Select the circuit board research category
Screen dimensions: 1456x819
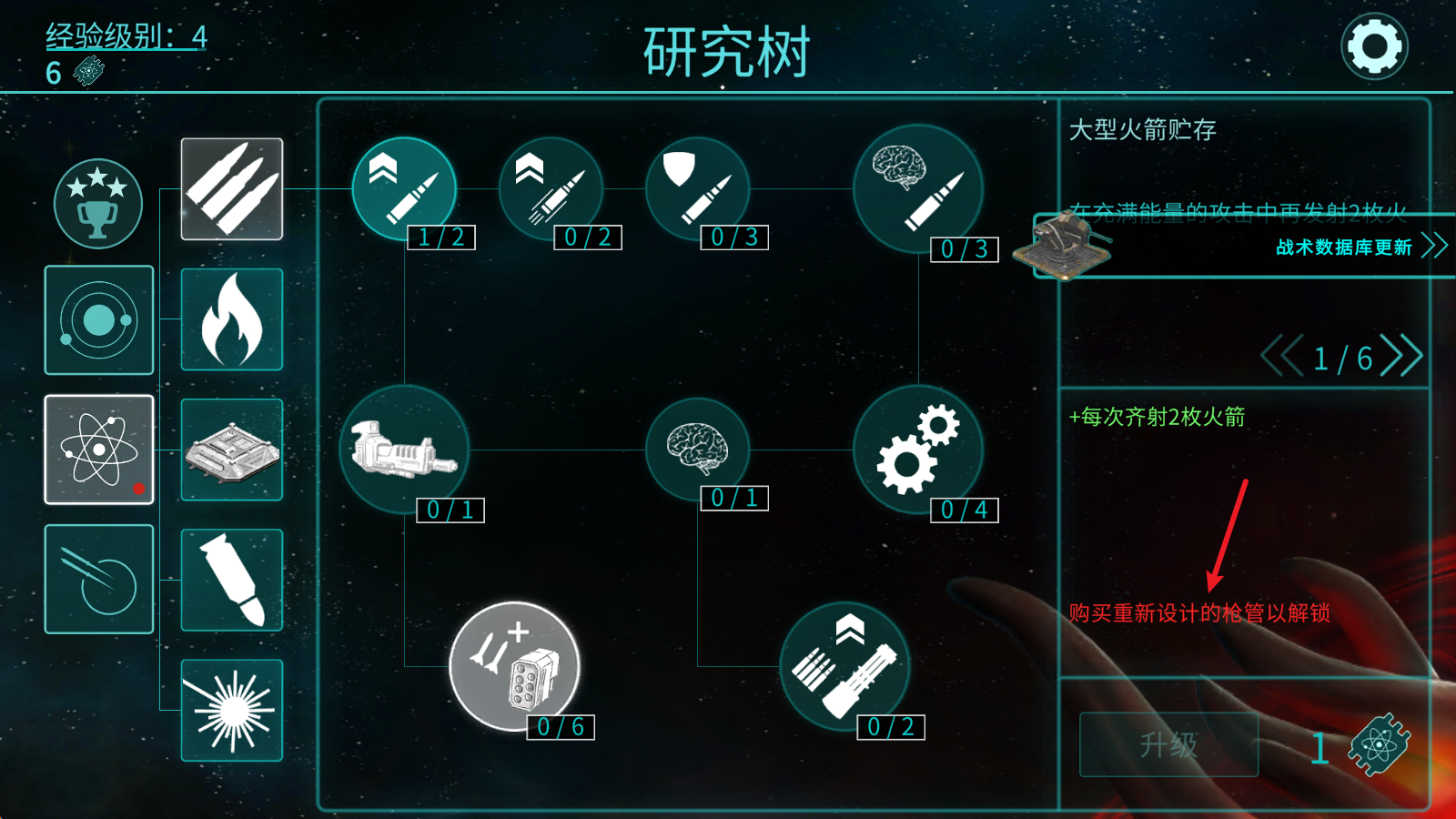click(231, 450)
